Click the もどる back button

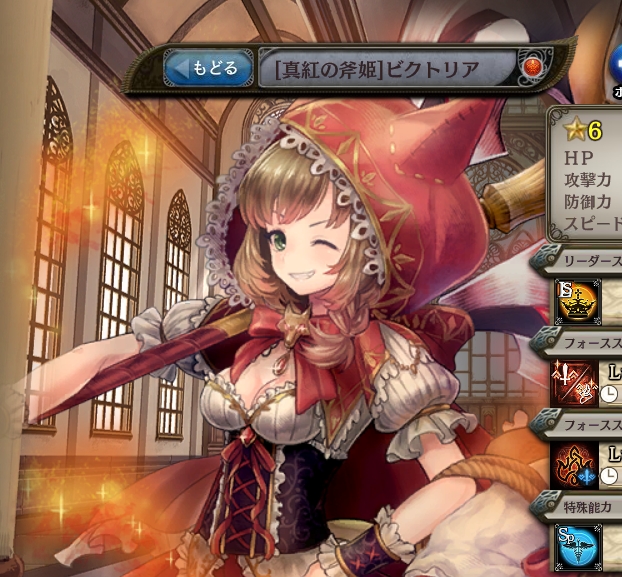(x=208, y=69)
